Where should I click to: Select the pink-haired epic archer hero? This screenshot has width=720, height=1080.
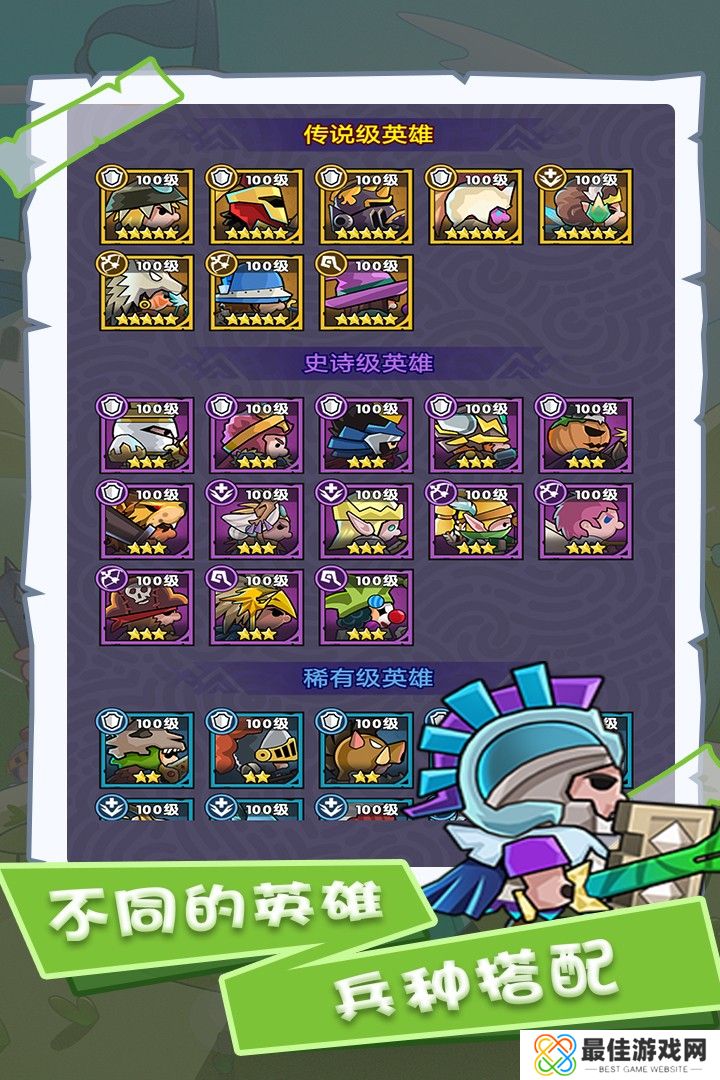click(585, 521)
